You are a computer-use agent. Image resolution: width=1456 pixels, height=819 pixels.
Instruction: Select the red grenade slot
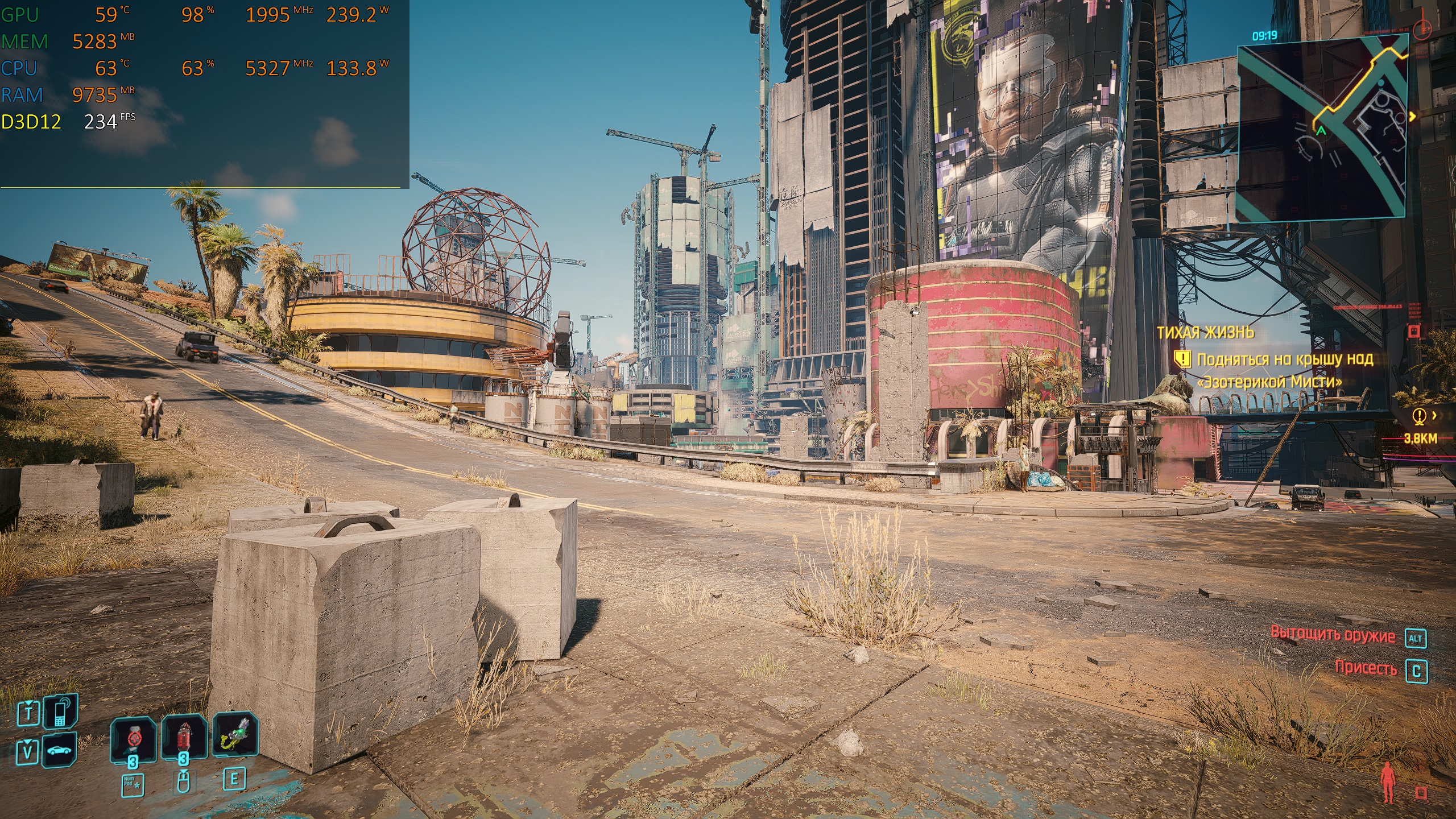pyautogui.click(x=184, y=737)
